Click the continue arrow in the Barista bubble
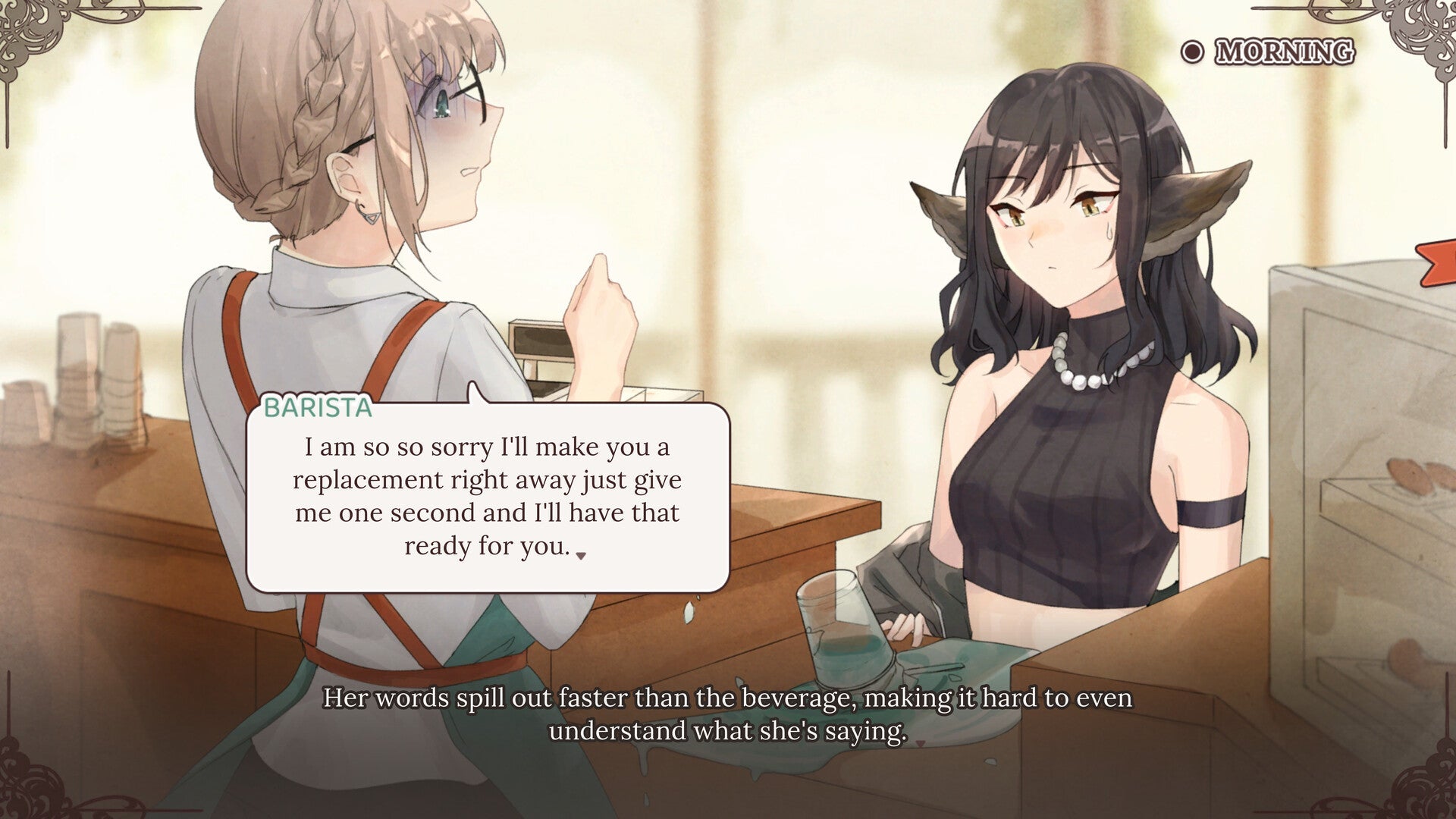This screenshot has width=1456, height=819. pos(581,556)
